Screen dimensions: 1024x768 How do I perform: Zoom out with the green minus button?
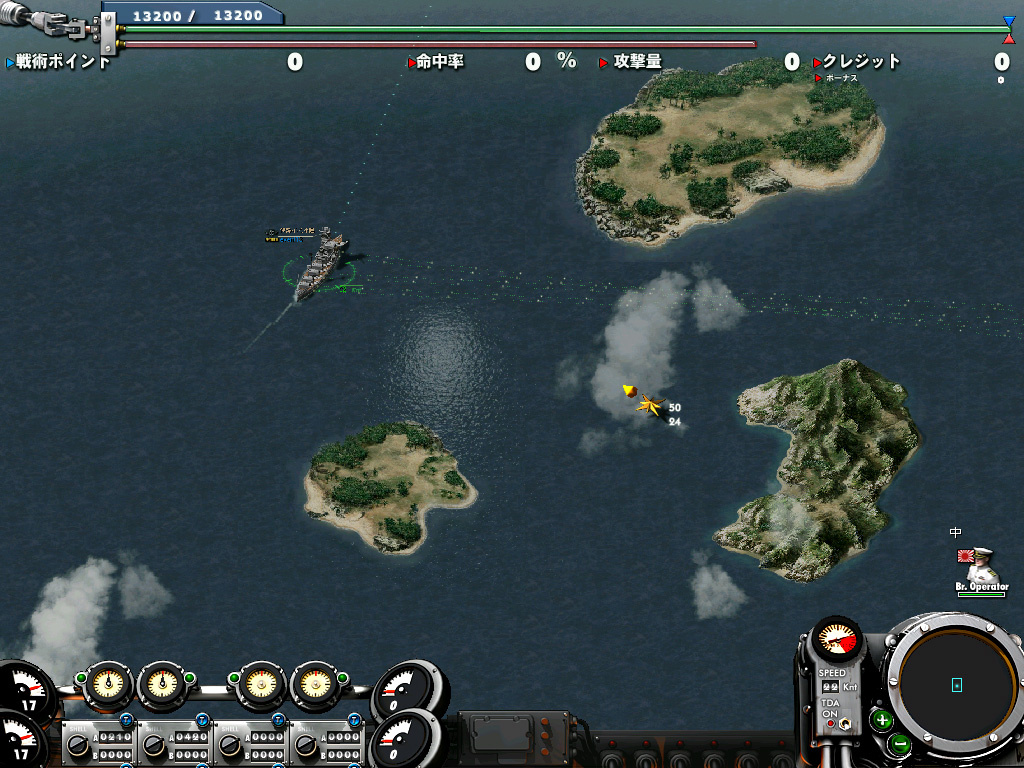point(899,744)
